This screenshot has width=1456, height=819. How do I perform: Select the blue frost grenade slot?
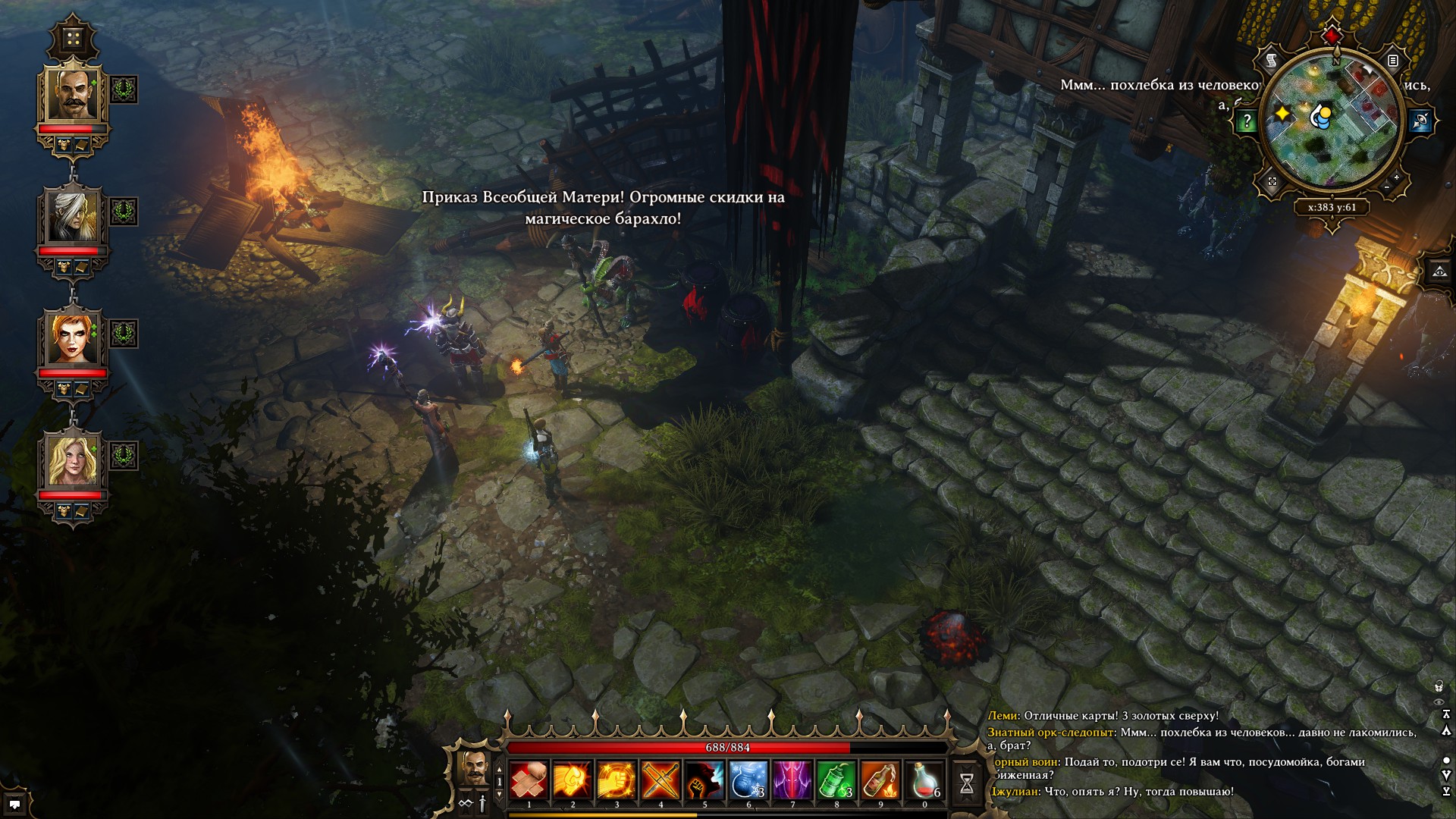coord(748,780)
